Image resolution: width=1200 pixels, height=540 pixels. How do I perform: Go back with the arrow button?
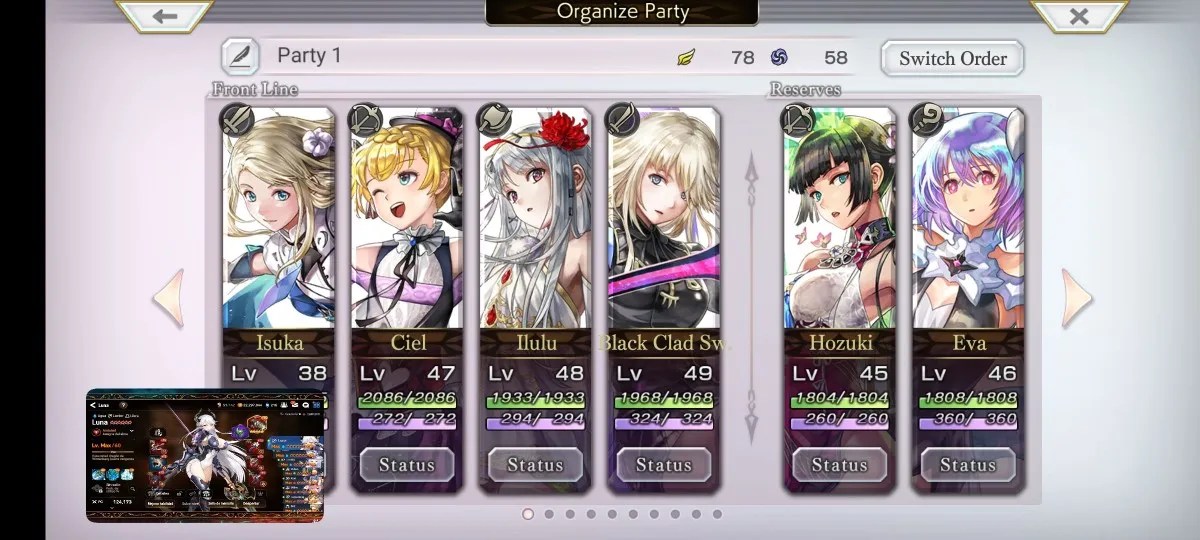165,16
